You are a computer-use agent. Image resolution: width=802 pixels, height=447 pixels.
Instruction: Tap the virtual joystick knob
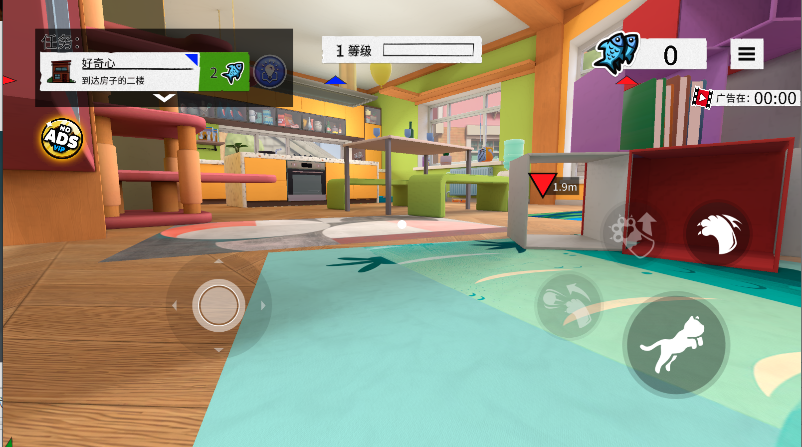tap(218, 305)
